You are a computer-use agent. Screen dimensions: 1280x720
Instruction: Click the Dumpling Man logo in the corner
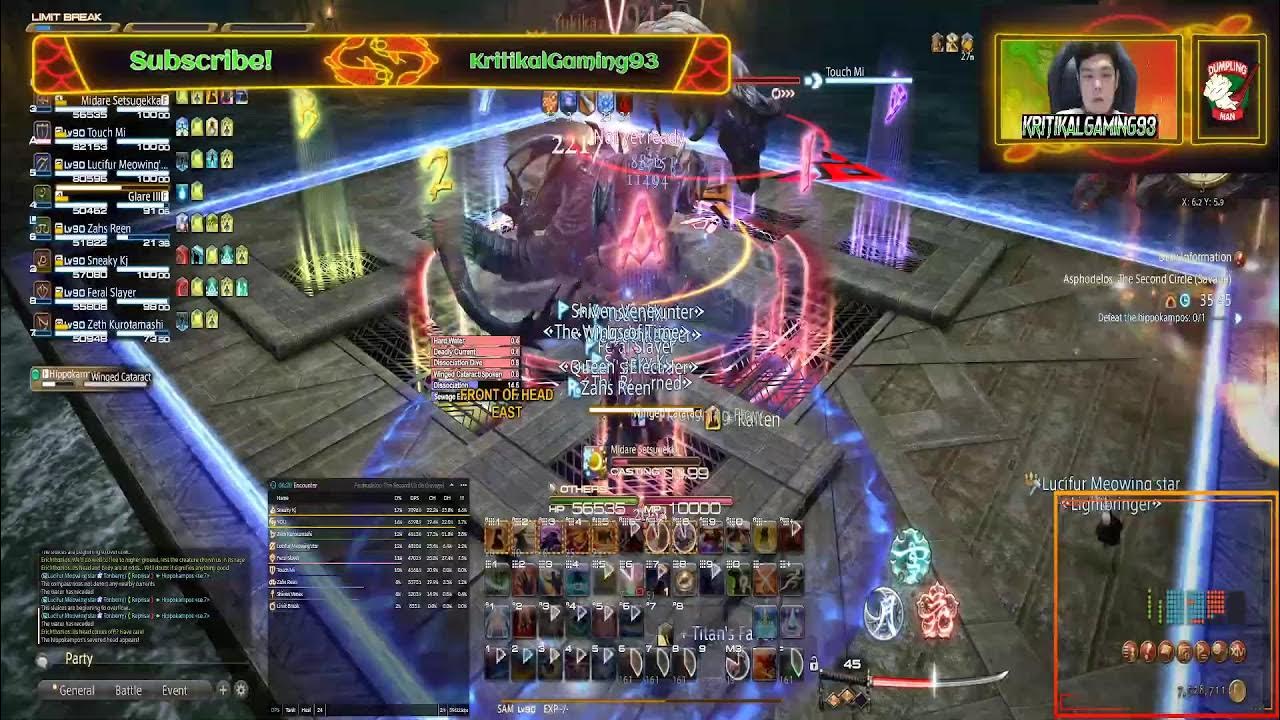coord(1228,90)
